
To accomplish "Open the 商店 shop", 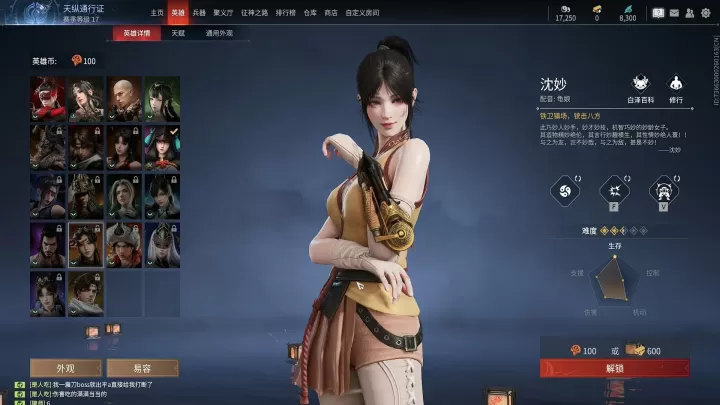I will tap(330, 13).
